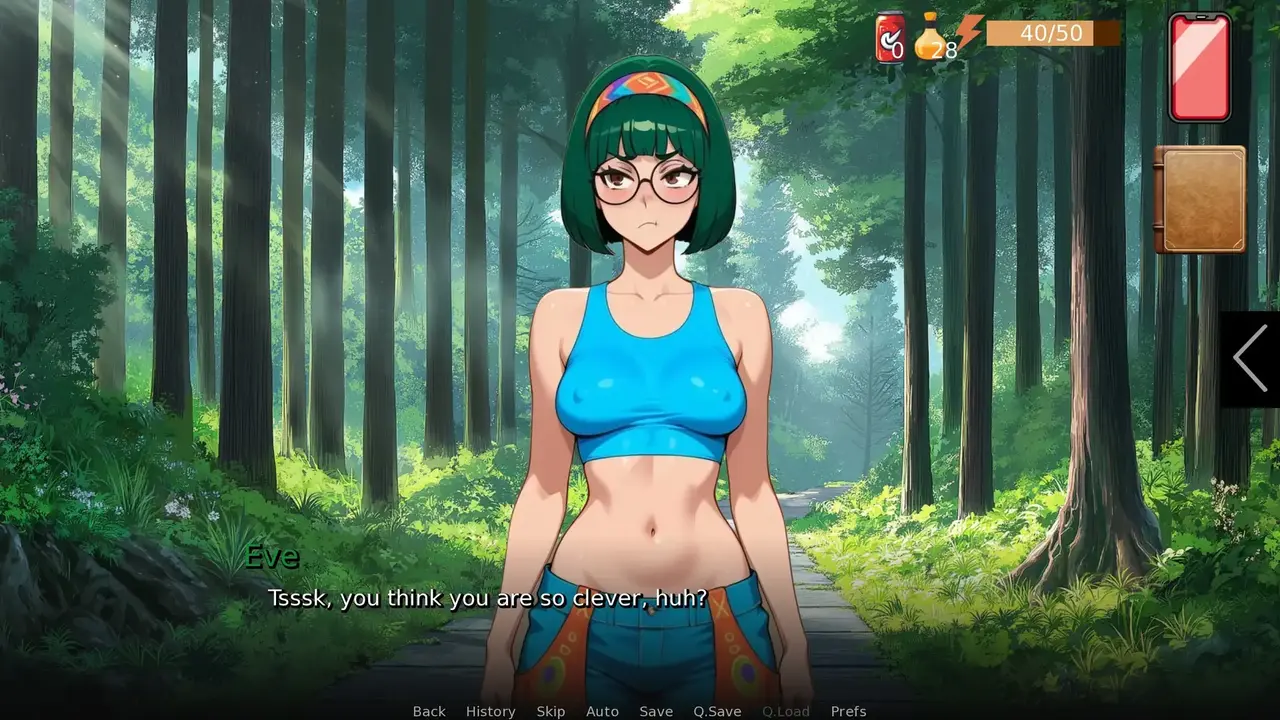Open the Save menu

pyautogui.click(x=656, y=711)
